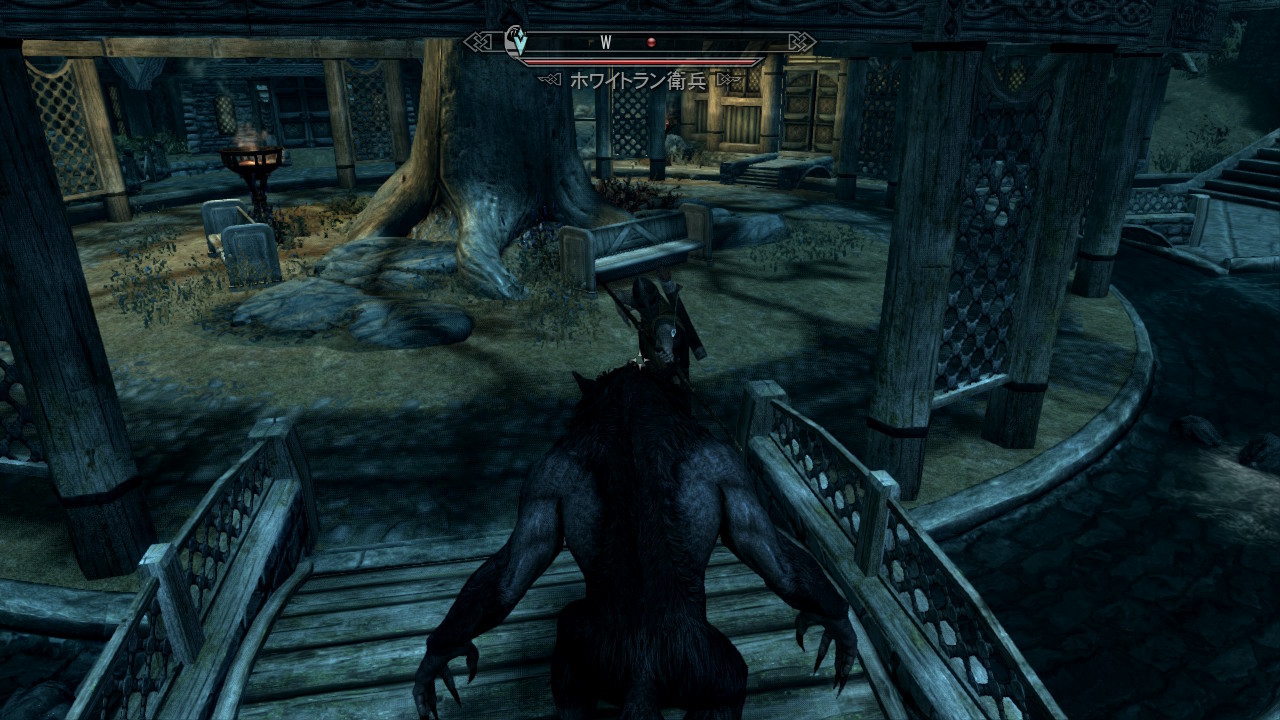Click the compass bar at top

(x=640, y=42)
